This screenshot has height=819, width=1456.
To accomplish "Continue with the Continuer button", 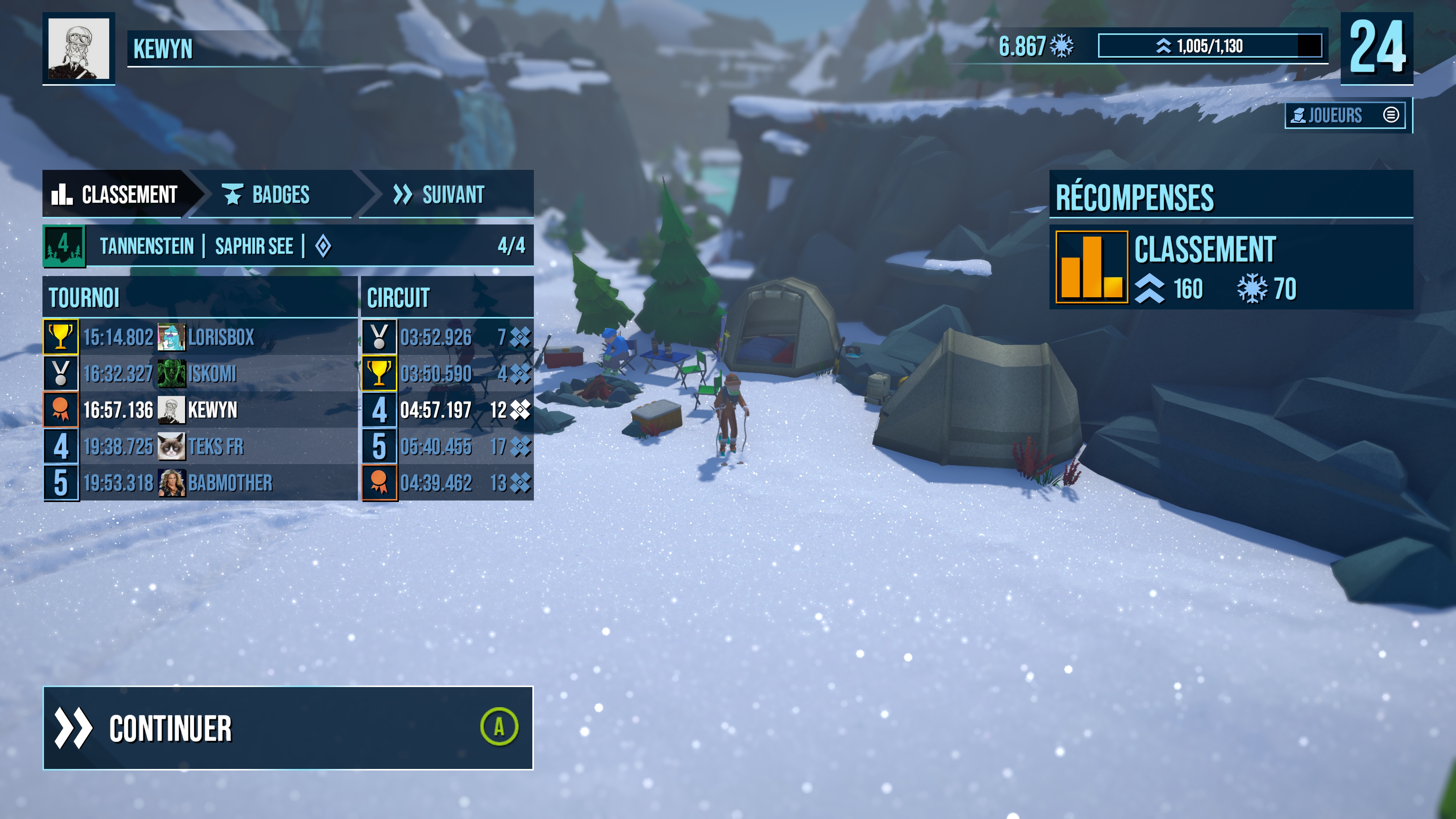I will 288,728.
